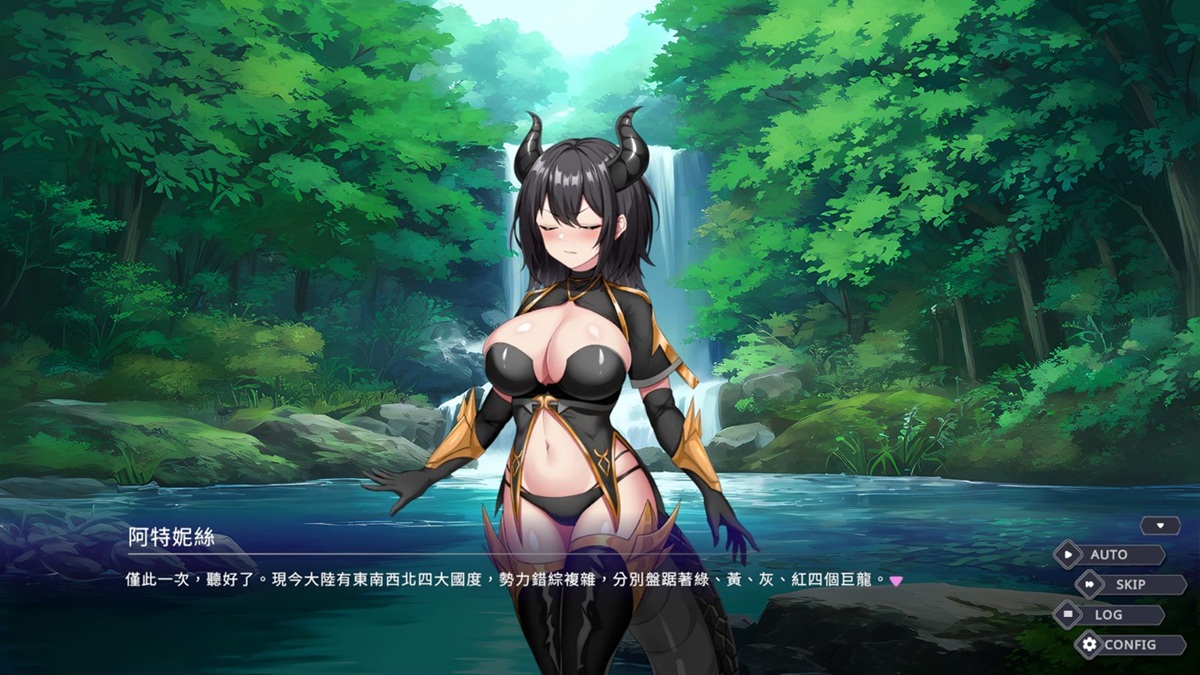Open the dialogue LOG
This screenshot has width=1200, height=675.
pyautogui.click(x=1108, y=615)
